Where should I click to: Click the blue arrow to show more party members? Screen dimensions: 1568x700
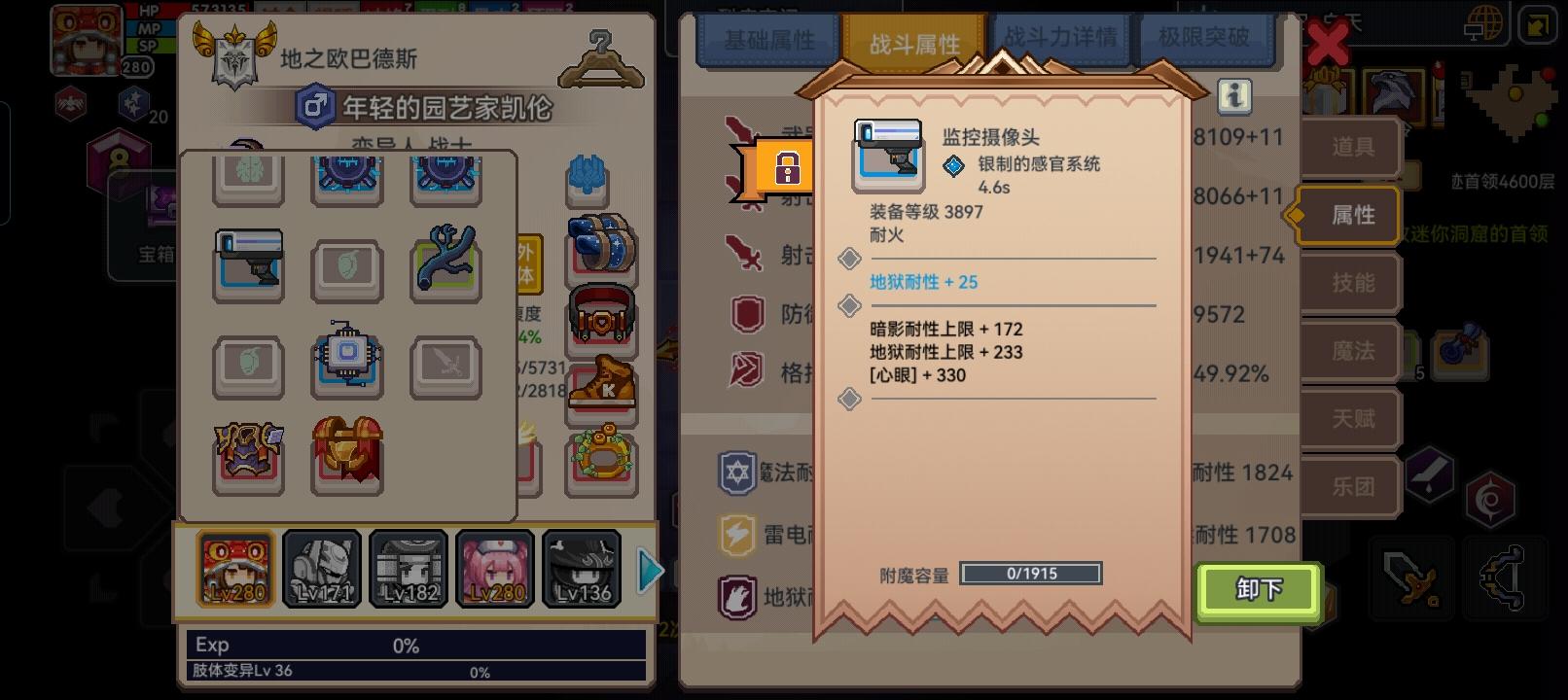pyautogui.click(x=650, y=571)
